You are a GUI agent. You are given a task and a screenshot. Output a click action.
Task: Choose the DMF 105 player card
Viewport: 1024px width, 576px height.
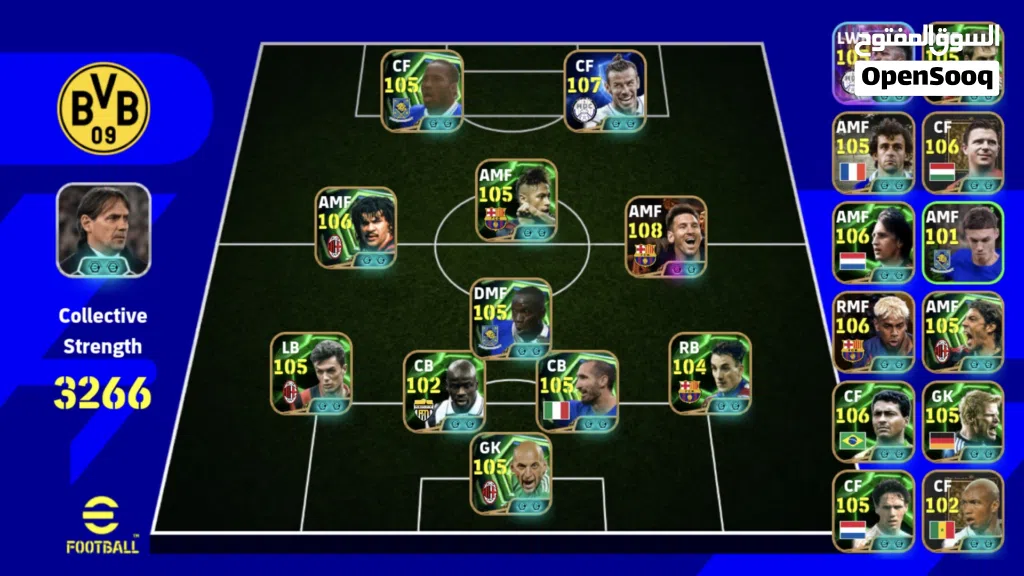pyautogui.click(x=511, y=317)
